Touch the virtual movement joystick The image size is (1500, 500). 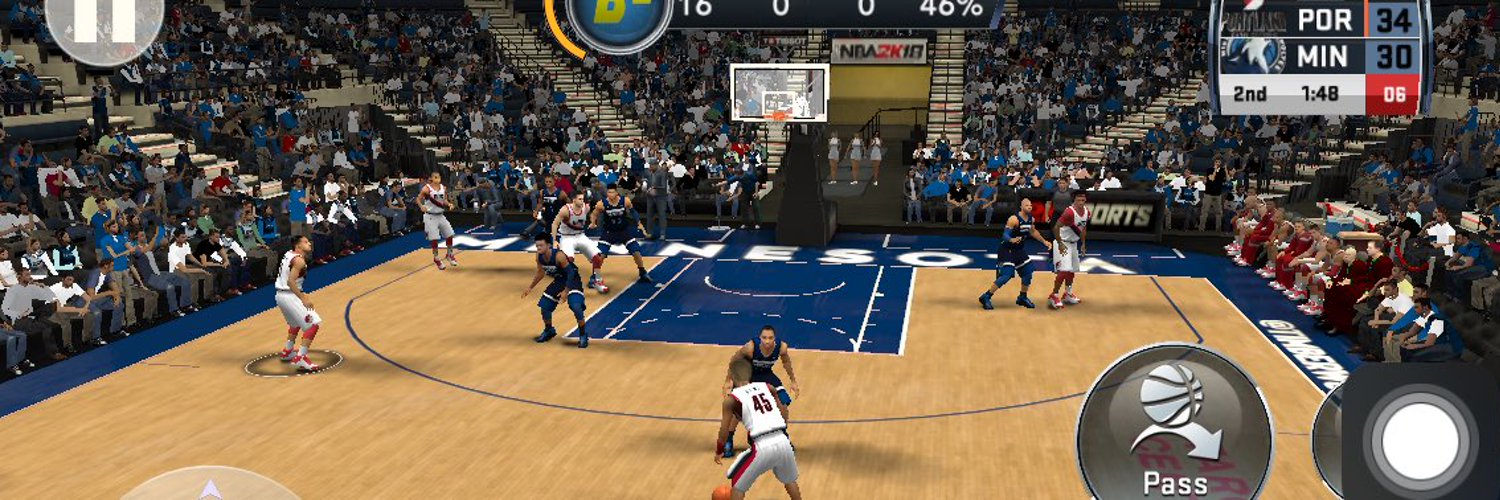click(x=209, y=487)
